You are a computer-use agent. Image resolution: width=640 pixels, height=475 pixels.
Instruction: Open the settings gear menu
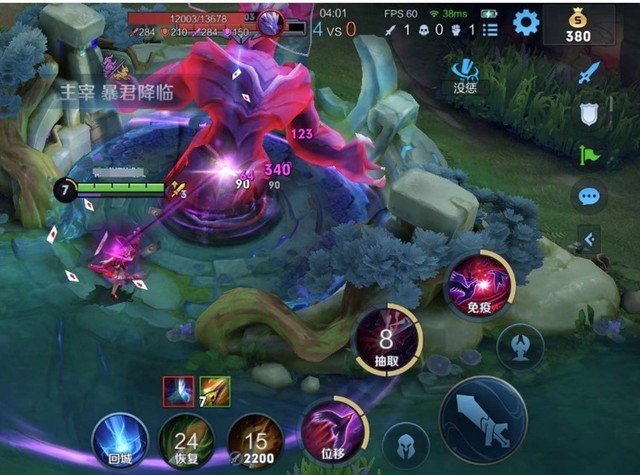[x=526, y=22]
